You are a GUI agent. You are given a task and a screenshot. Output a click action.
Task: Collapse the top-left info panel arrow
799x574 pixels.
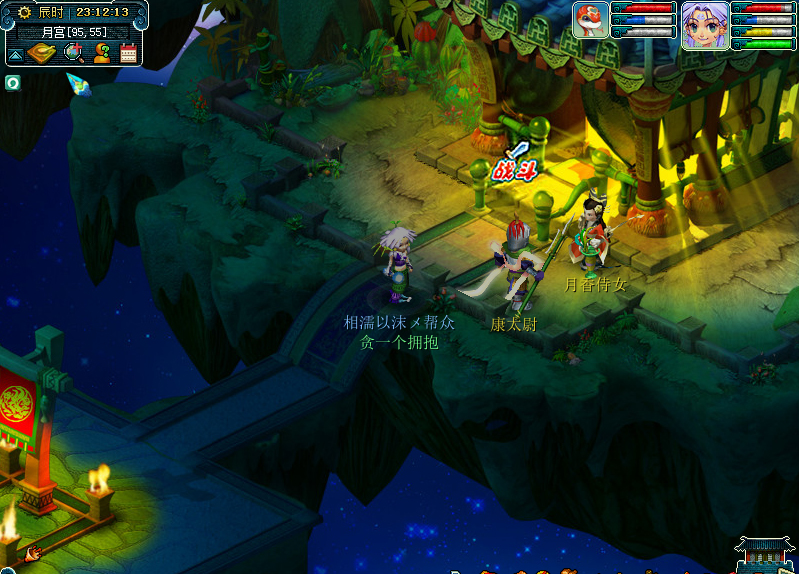[16, 54]
